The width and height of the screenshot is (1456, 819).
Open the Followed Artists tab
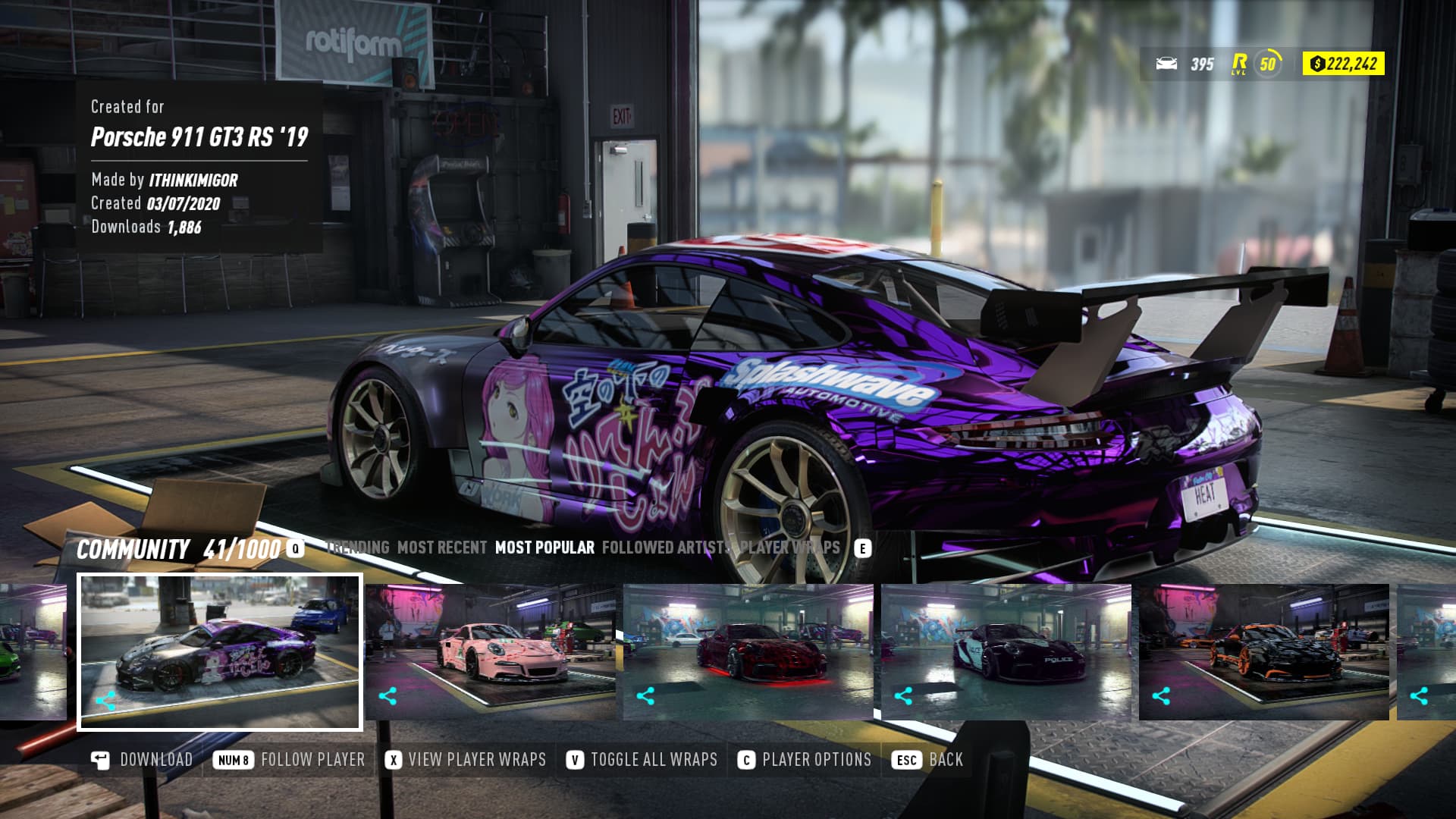click(x=666, y=548)
